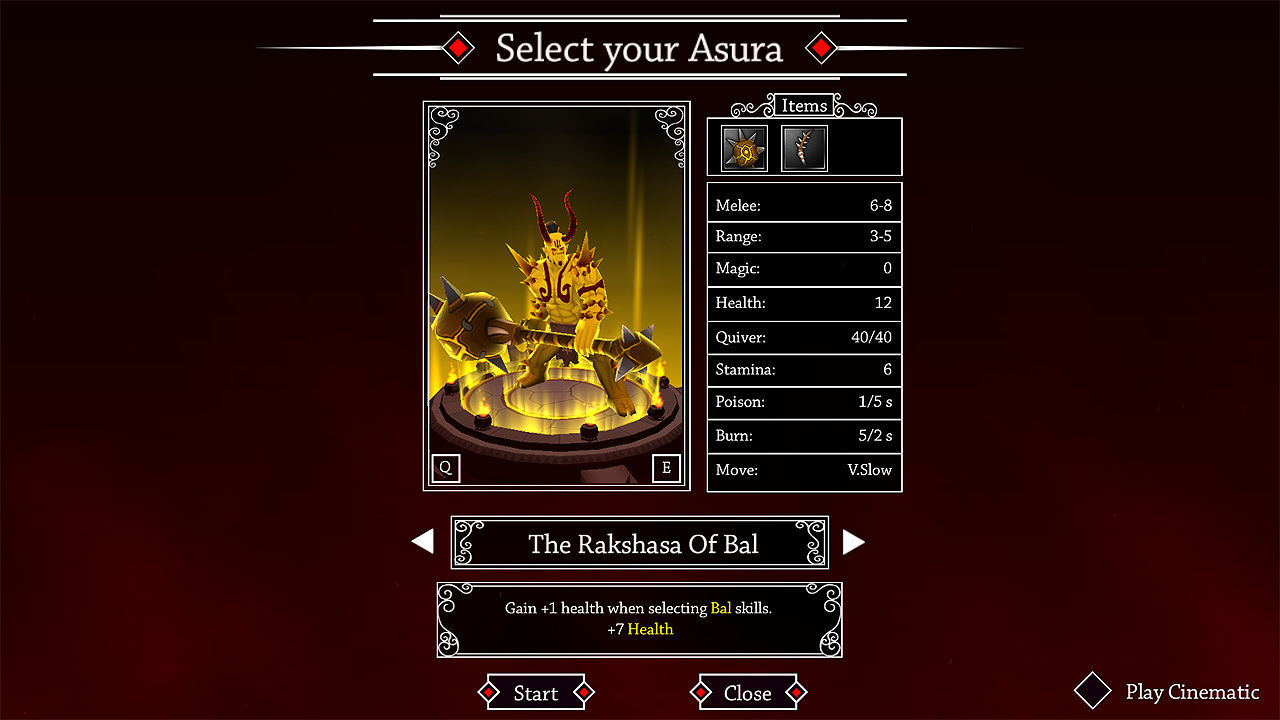
Task: Show the previous Asura with left arrow
Action: coord(423,542)
